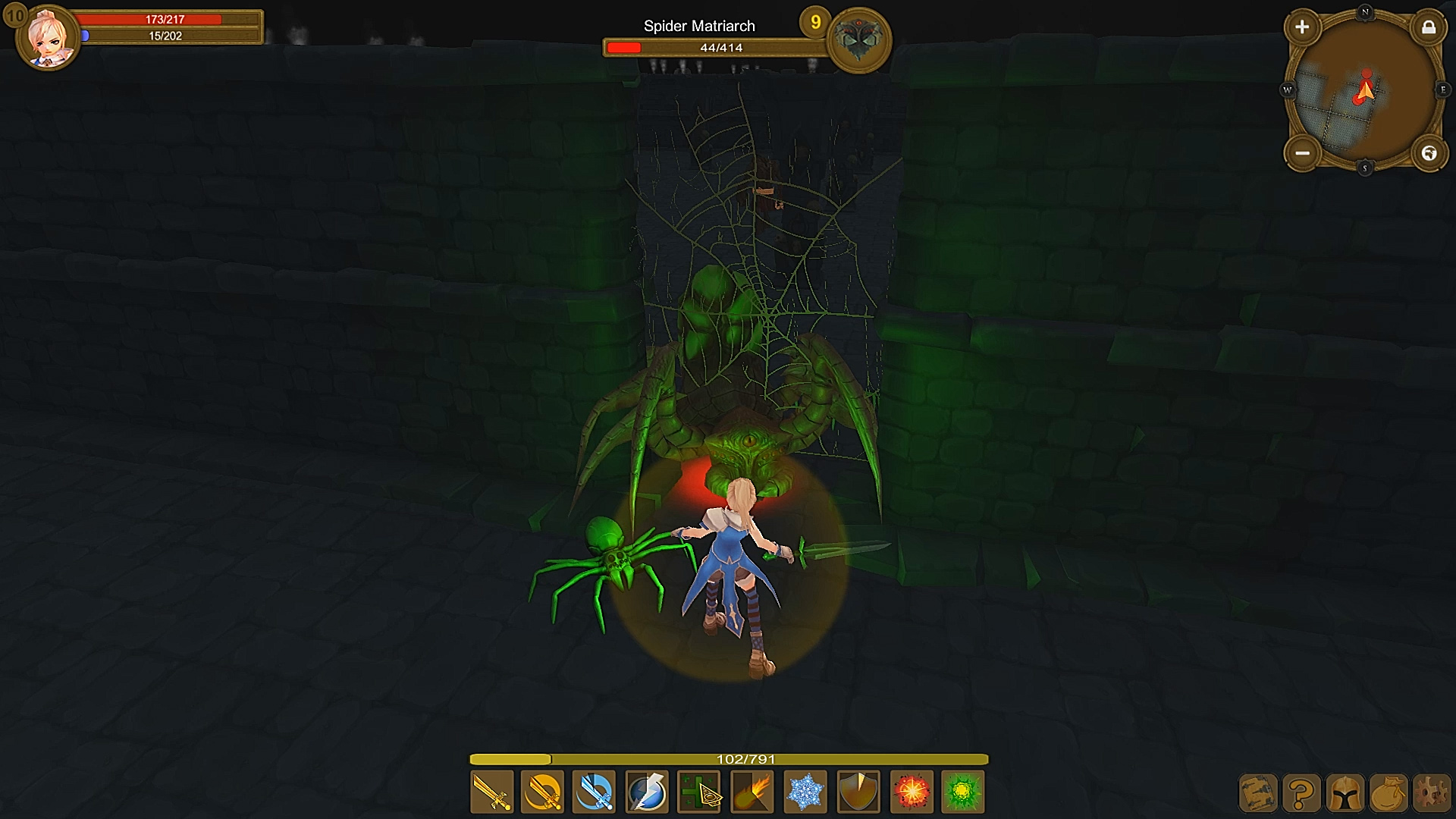Toggle the minimap rotation lock

tap(1430, 27)
